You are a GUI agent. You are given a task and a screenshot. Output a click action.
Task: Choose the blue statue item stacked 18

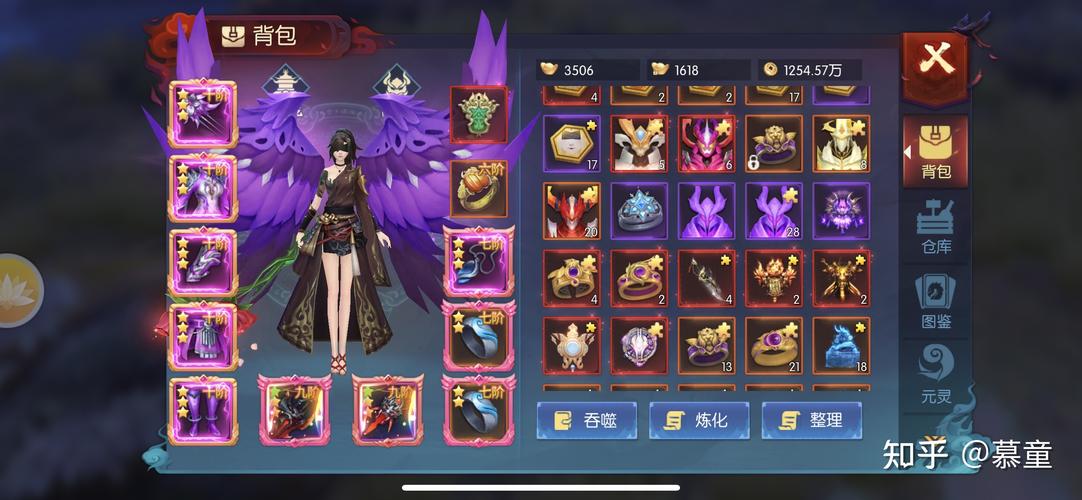[x=841, y=346]
